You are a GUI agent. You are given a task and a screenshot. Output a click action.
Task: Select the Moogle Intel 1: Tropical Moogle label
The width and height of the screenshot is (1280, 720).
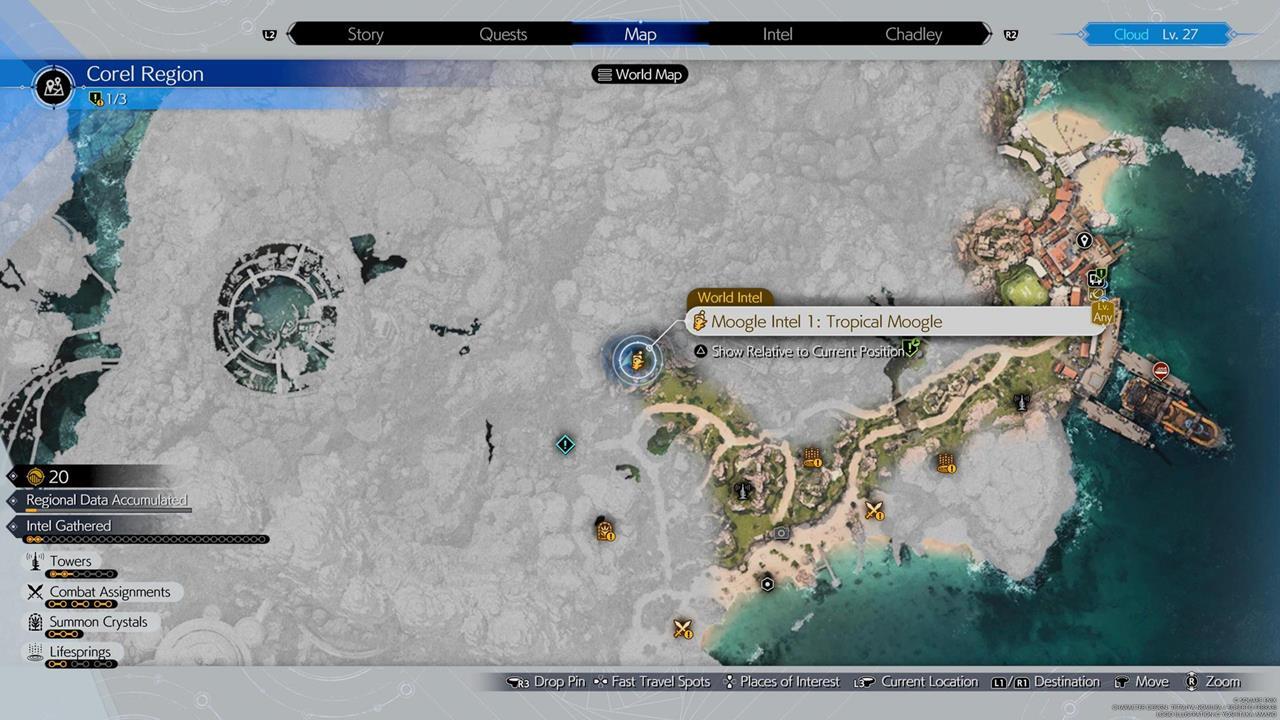pyautogui.click(x=826, y=321)
